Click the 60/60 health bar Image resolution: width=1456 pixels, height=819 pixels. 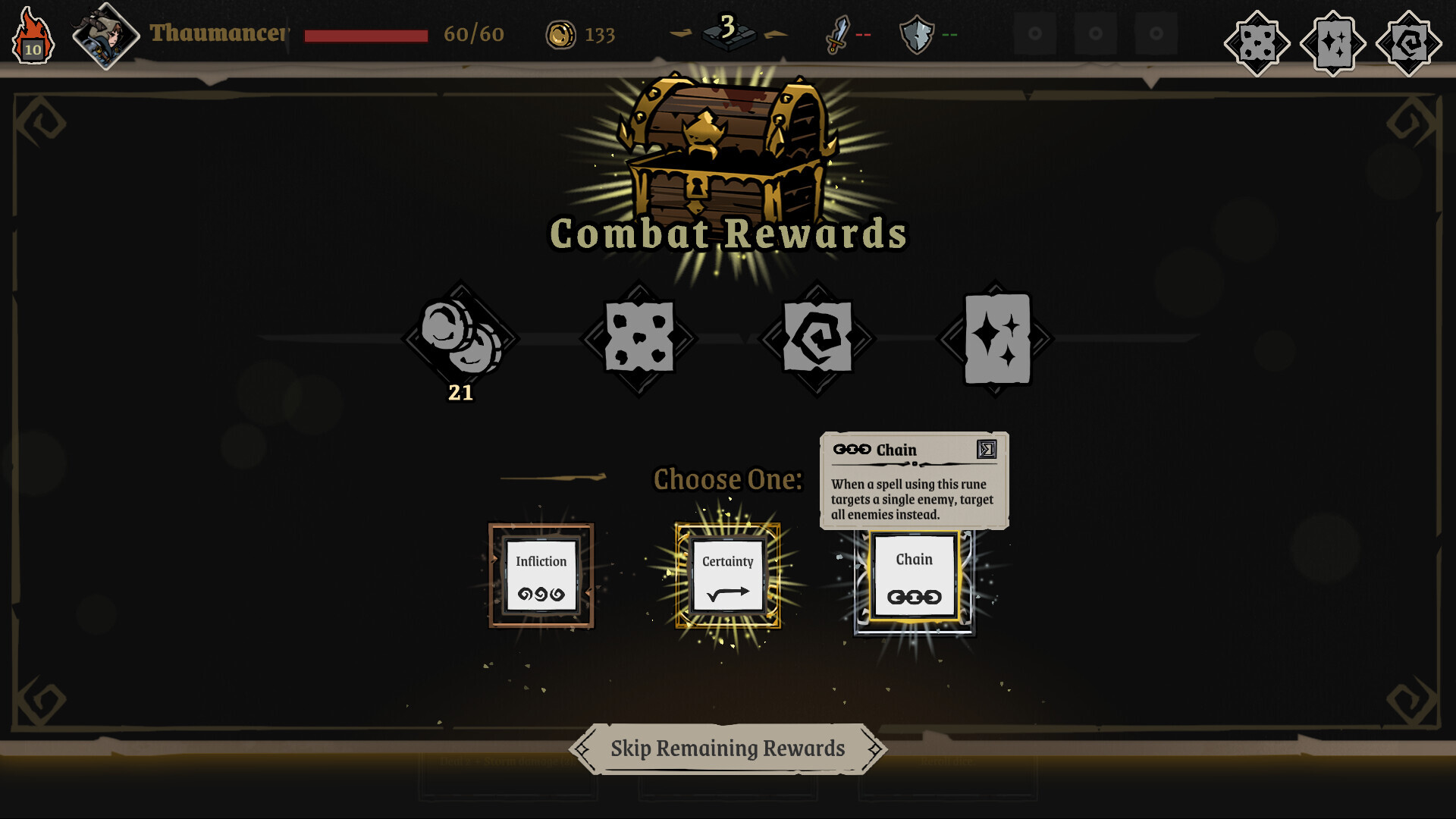click(x=364, y=33)
